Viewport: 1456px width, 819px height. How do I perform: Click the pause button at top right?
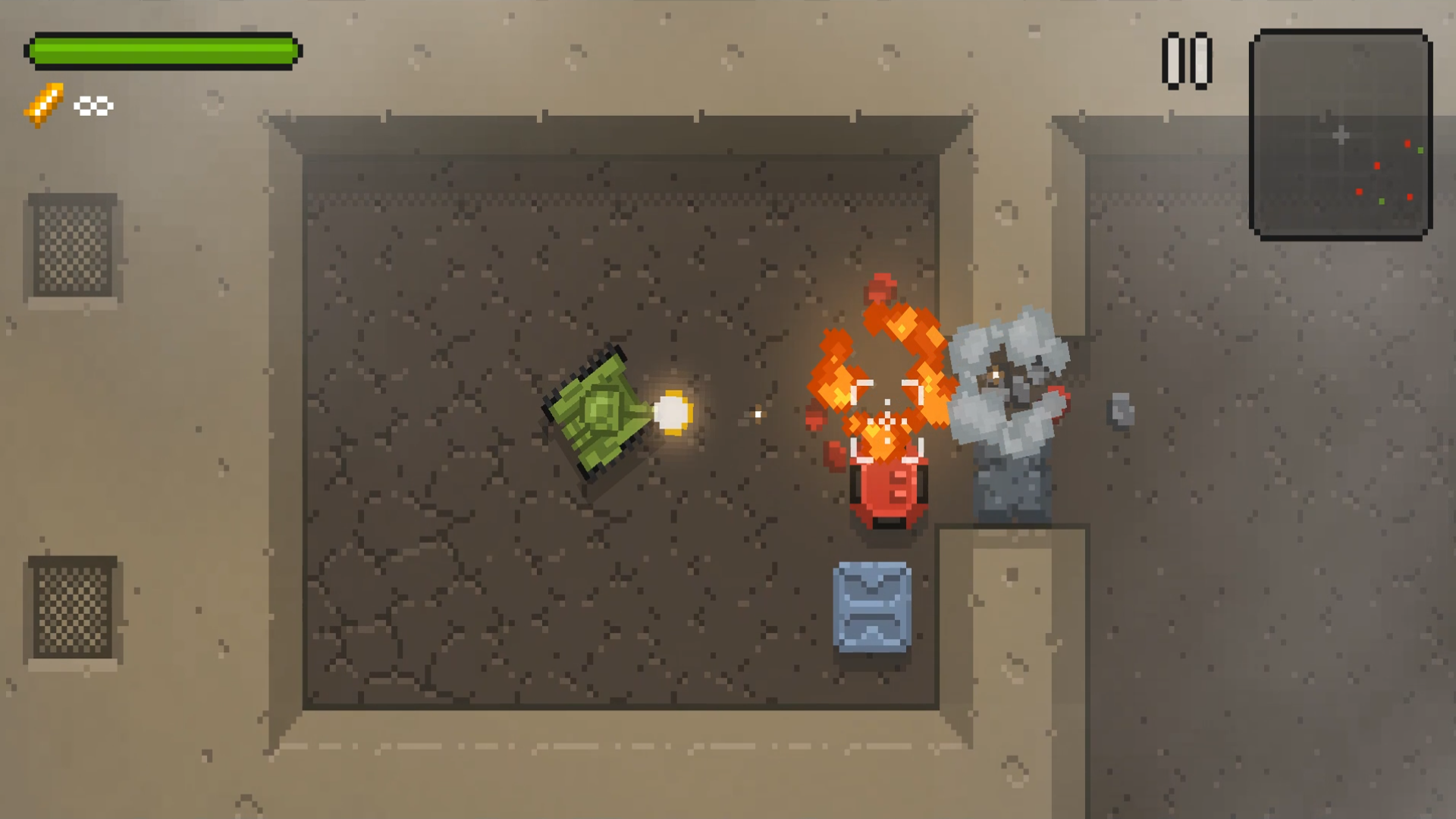tap(1187, 59)
